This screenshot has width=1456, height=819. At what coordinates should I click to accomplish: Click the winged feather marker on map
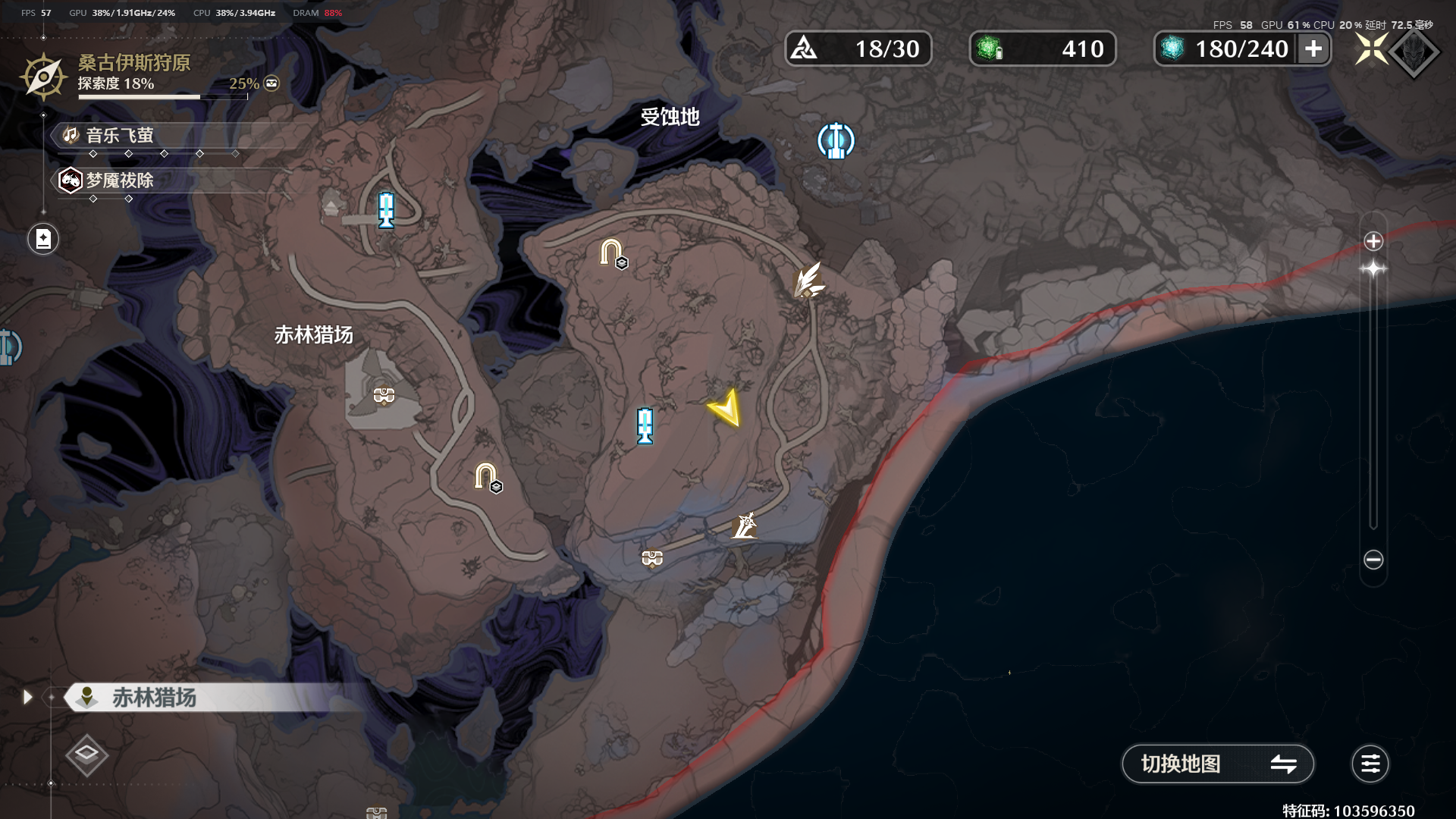808,280
